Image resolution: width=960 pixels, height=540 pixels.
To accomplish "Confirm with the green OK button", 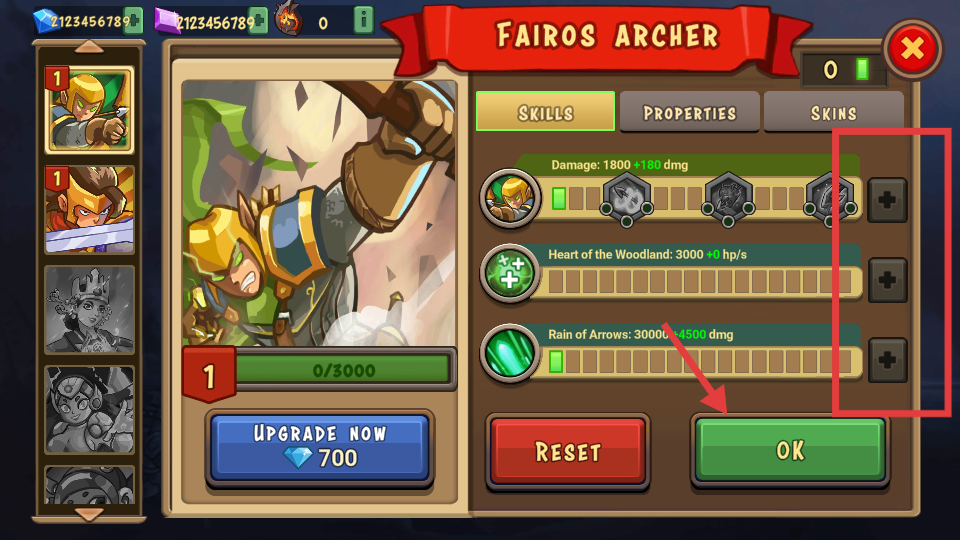I will coord(790,450).
